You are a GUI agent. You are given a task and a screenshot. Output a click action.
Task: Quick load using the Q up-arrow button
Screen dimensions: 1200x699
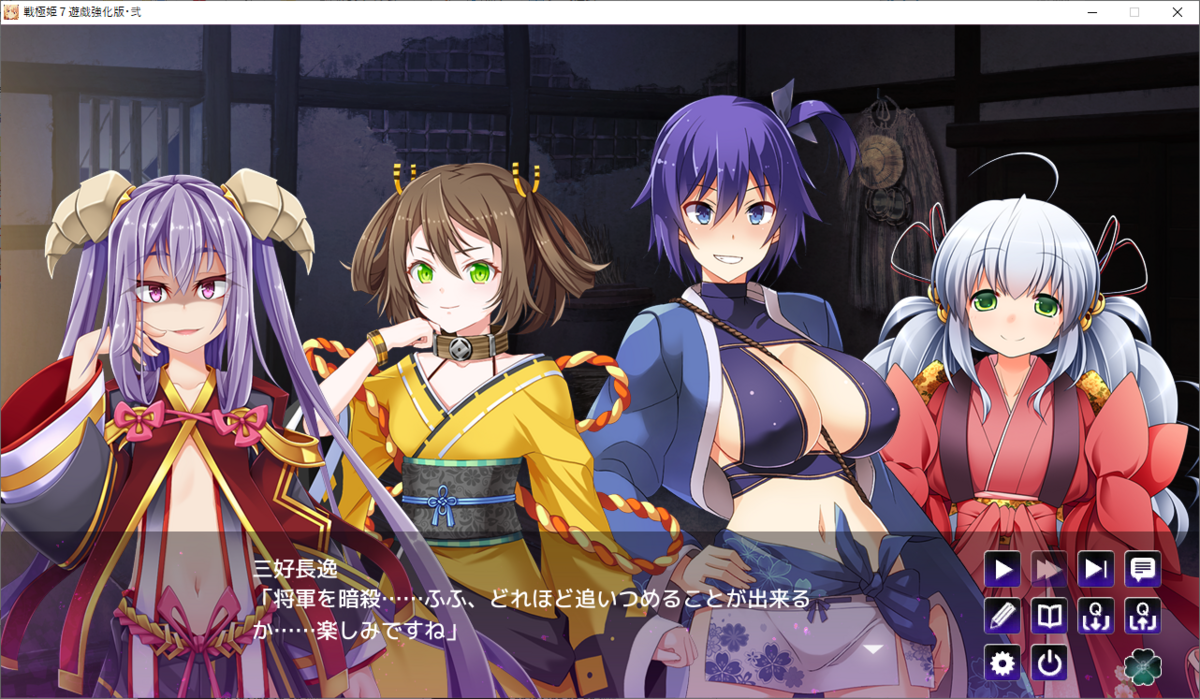[x=1142, y=616]
